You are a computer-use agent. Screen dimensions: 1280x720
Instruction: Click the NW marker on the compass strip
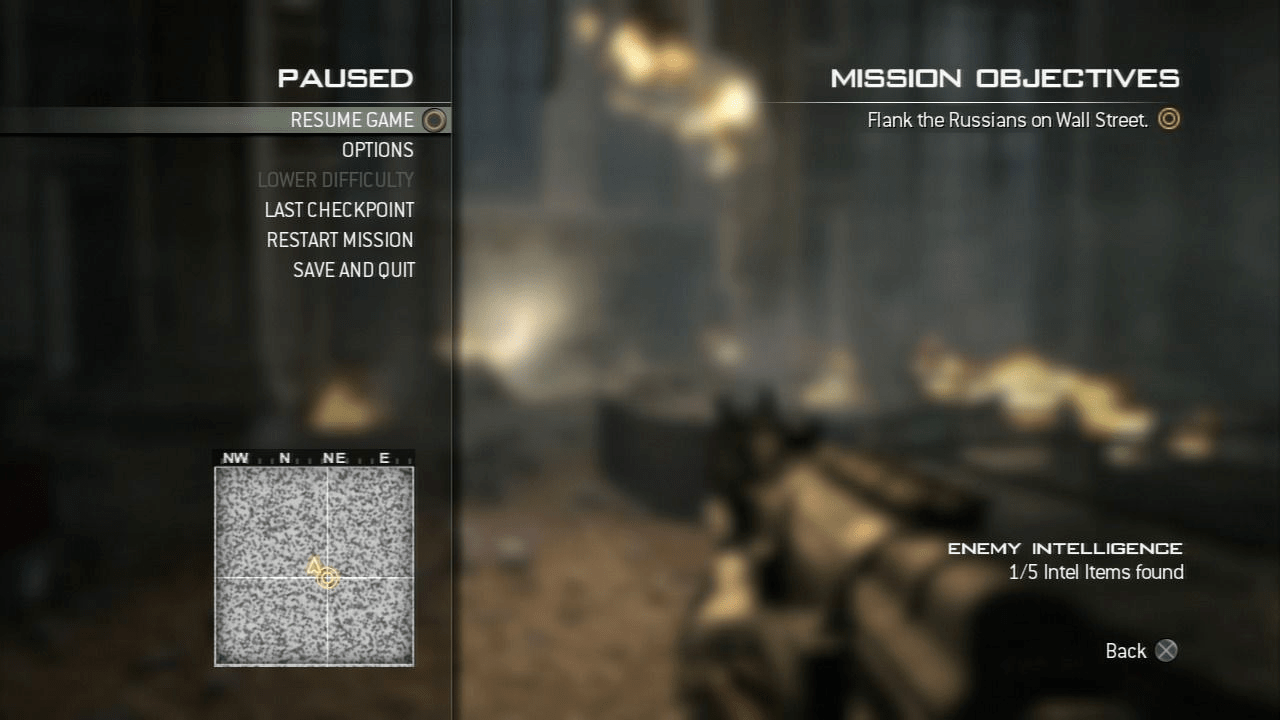click(x=236, y=457)
